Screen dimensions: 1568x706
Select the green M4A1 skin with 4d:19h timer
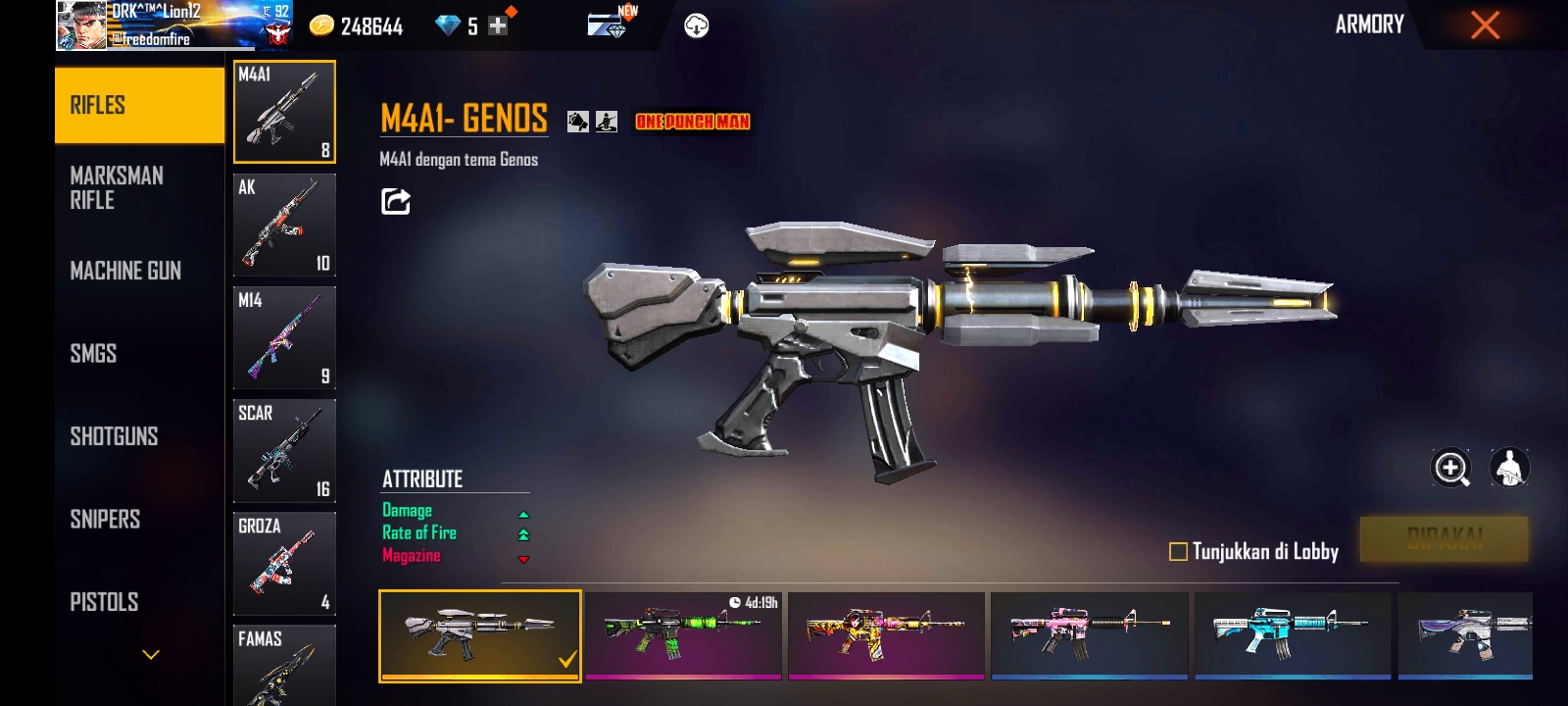683,635
